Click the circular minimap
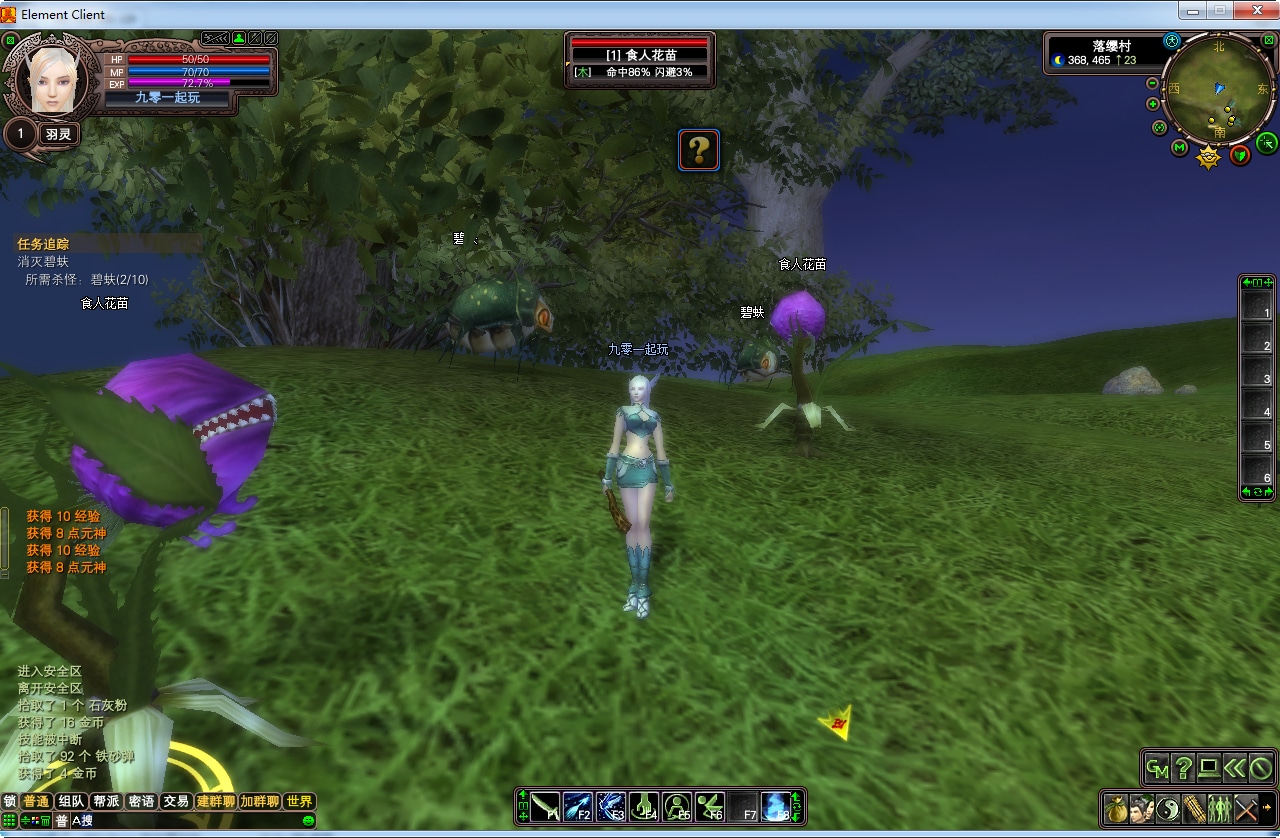The width and height of the screenshot is (1280, 838). [x=1218, y=91]
